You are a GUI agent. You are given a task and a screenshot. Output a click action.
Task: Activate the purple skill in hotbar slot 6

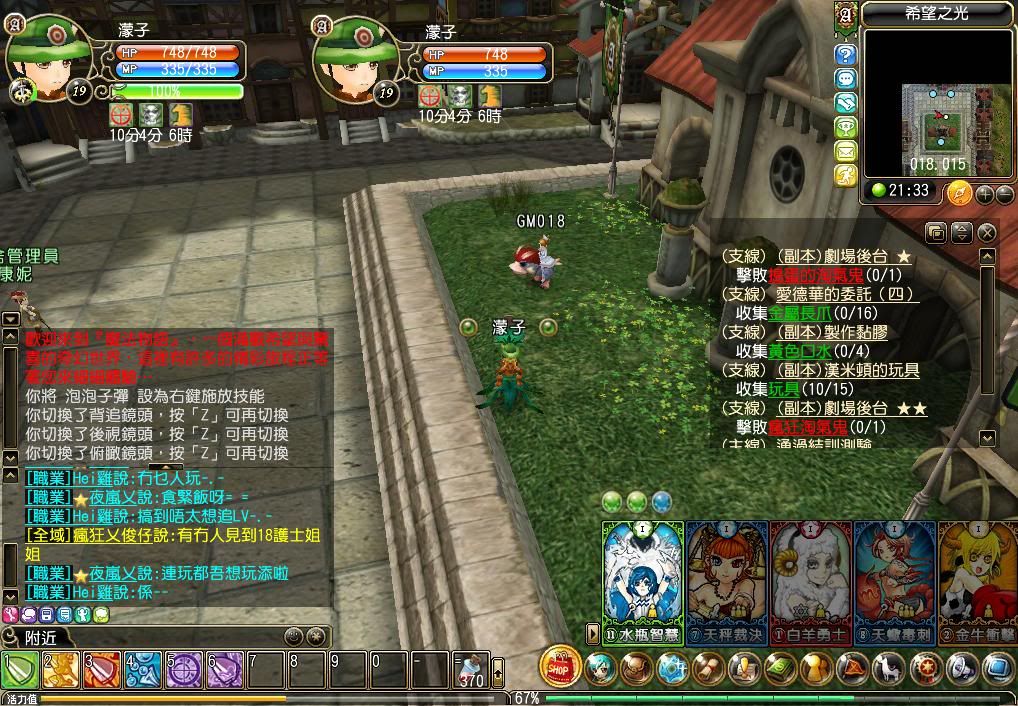[225, 669]
